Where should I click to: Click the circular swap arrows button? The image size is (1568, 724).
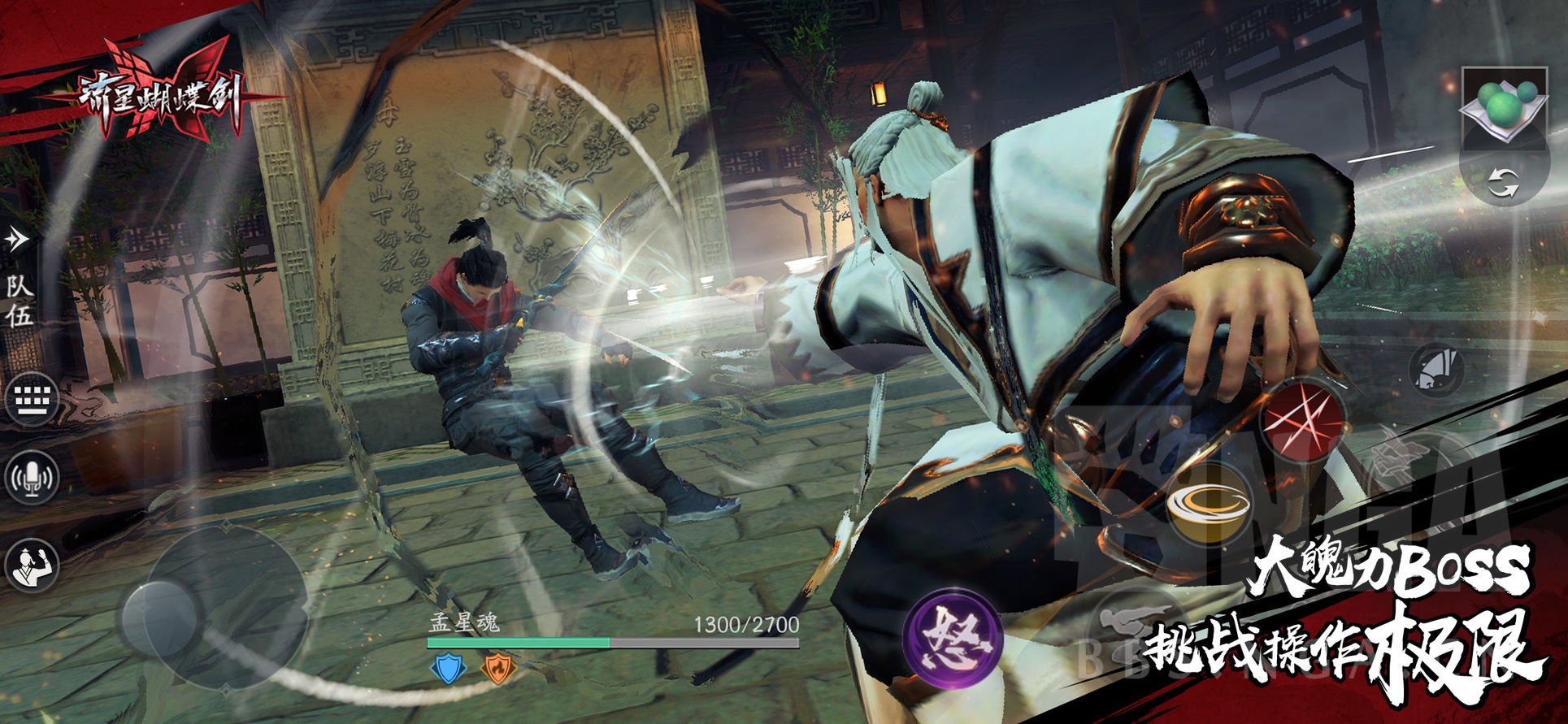pyautogui.click(x=1503, y=183)
